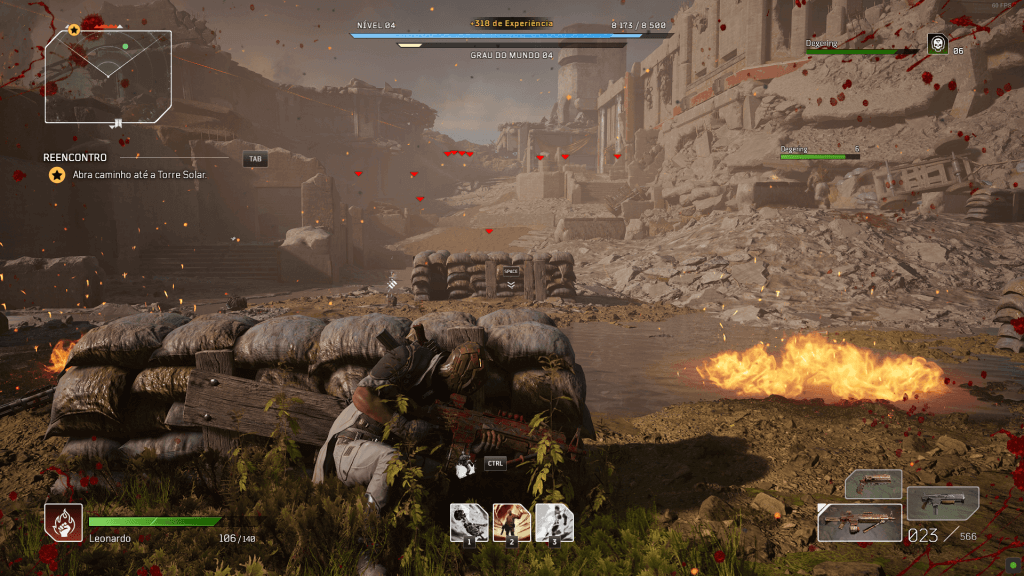1024x576 pixels.
Task: Activate the fiery second ability icon
Action: pos(511,522)
